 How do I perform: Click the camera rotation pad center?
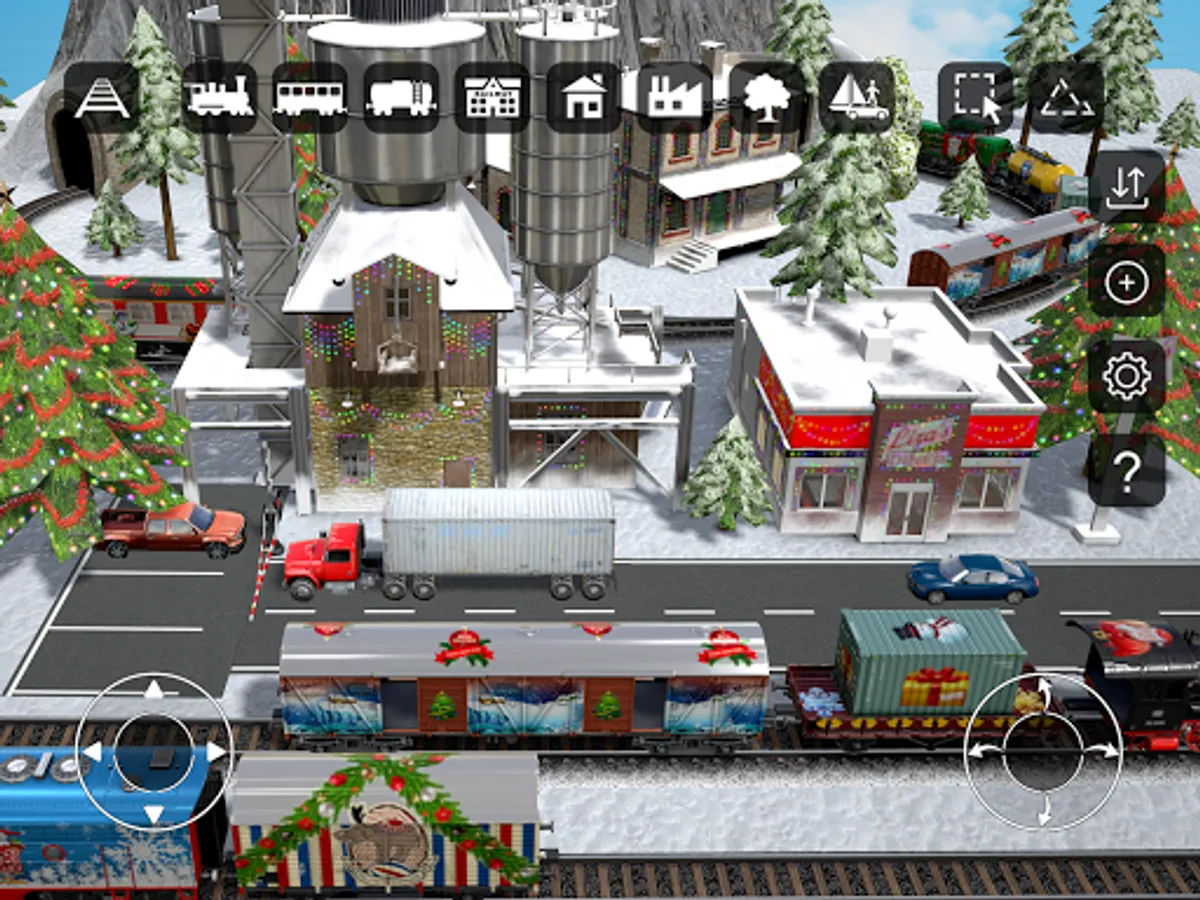[1043, 750]
